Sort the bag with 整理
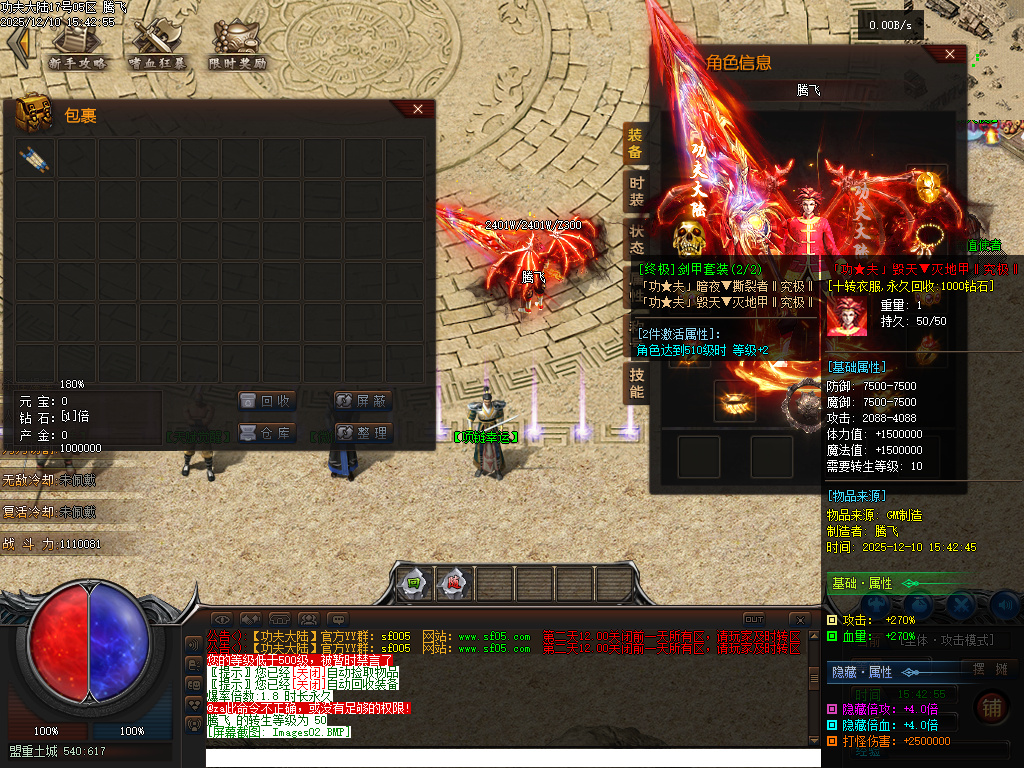Image resolution: width=1024 pixels, height=768 pixels. click(362, 433)
